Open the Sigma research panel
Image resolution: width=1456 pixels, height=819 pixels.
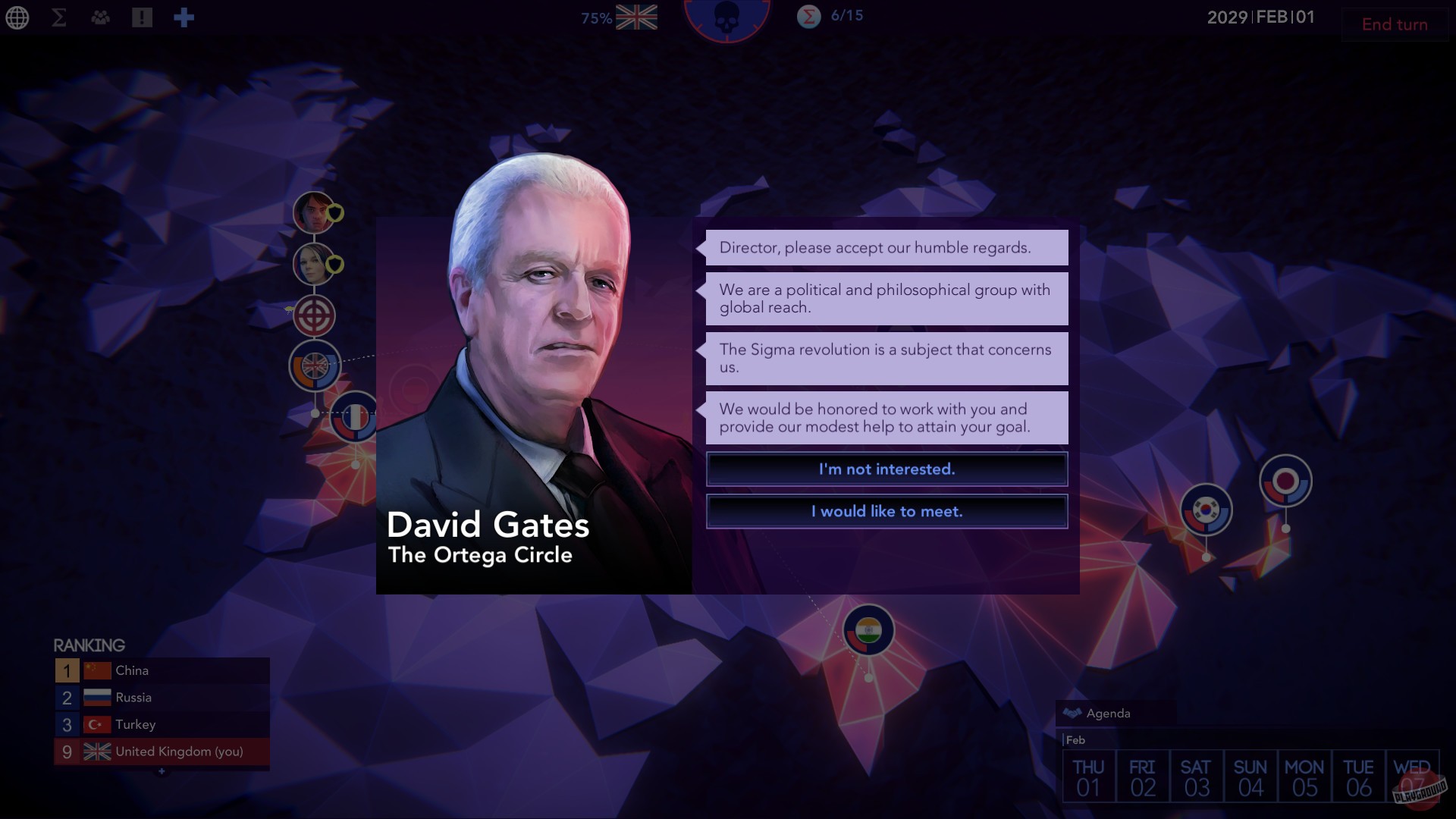(58, 17)
